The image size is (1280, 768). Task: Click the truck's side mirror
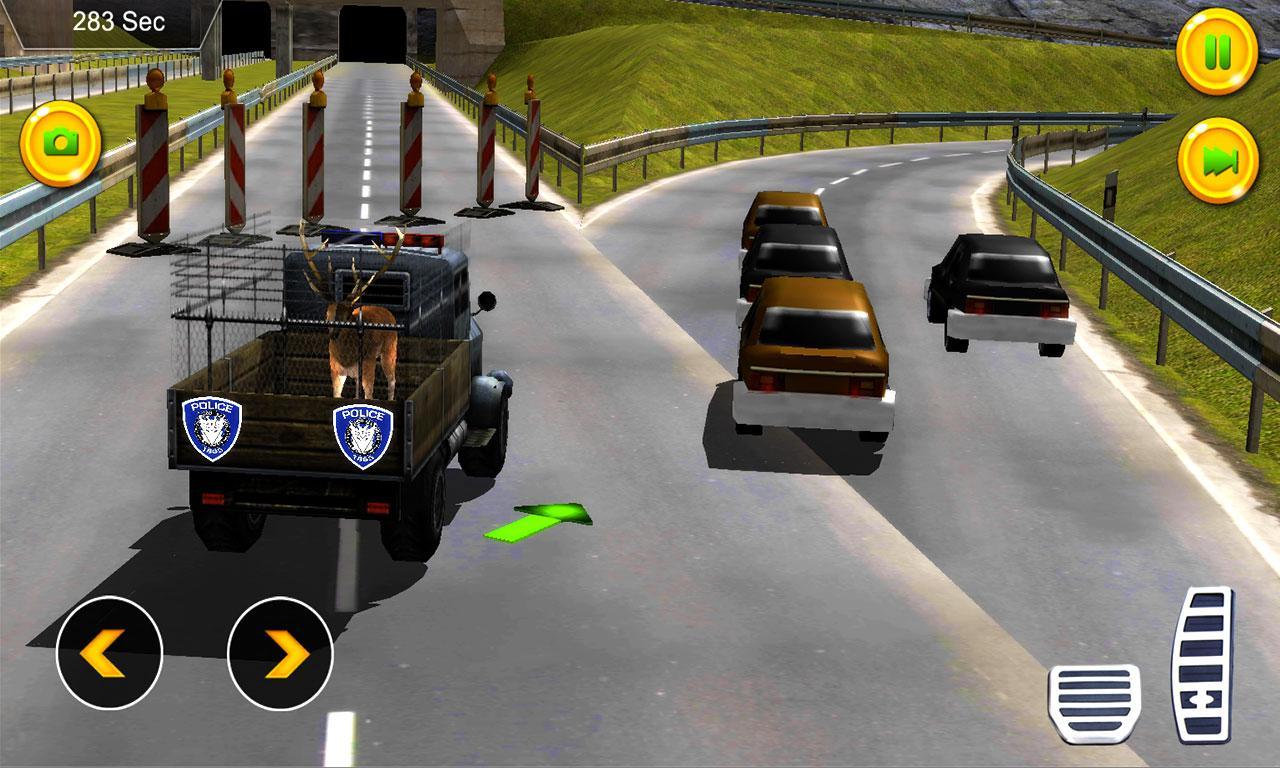[489, 300]
